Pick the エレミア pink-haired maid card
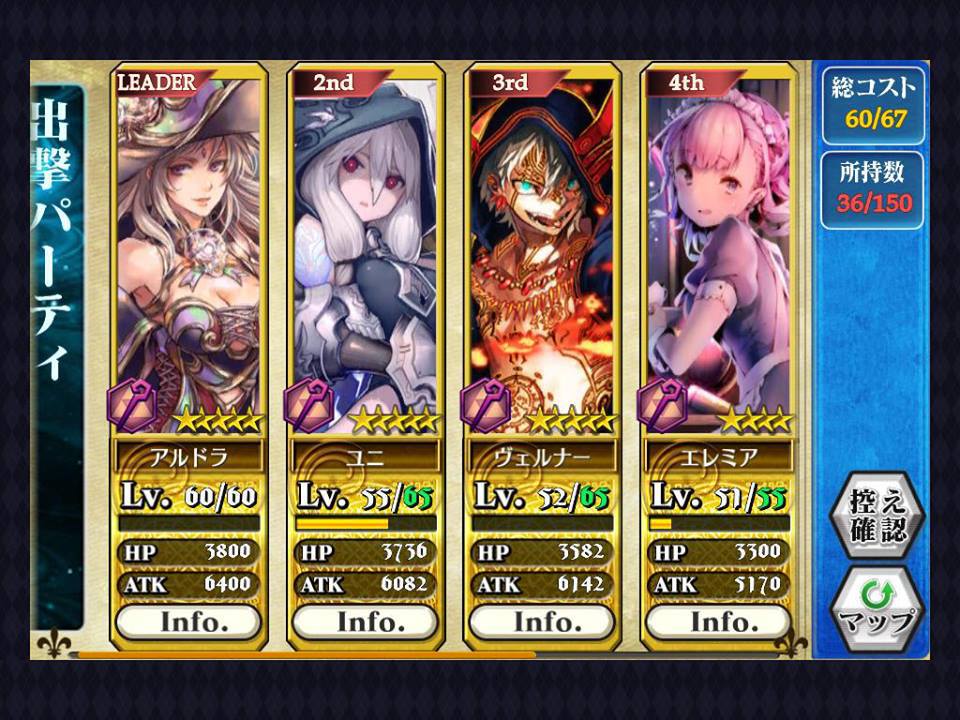 click(720, 250)
